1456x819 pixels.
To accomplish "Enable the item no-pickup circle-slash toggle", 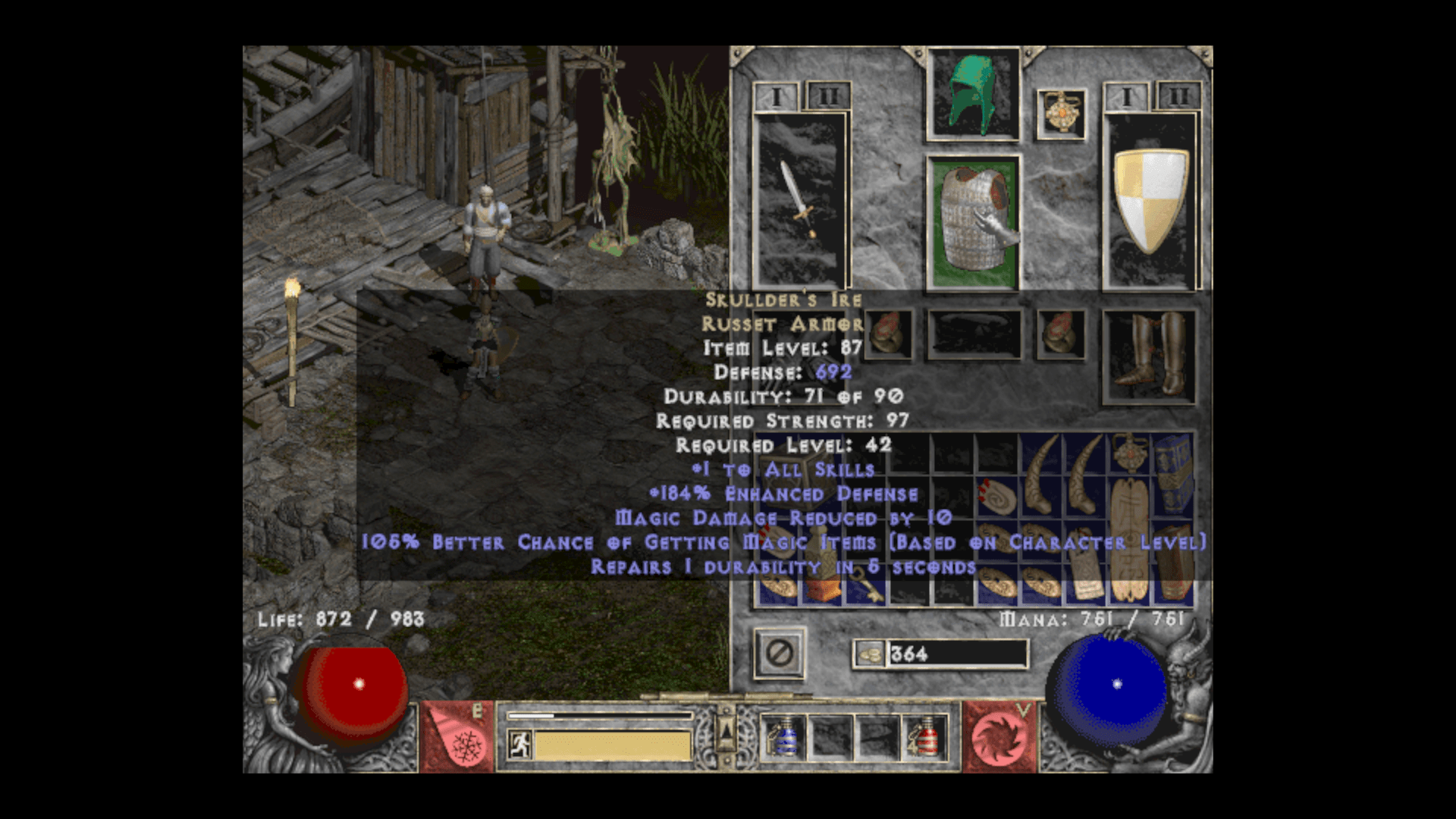I will (778, 654).
